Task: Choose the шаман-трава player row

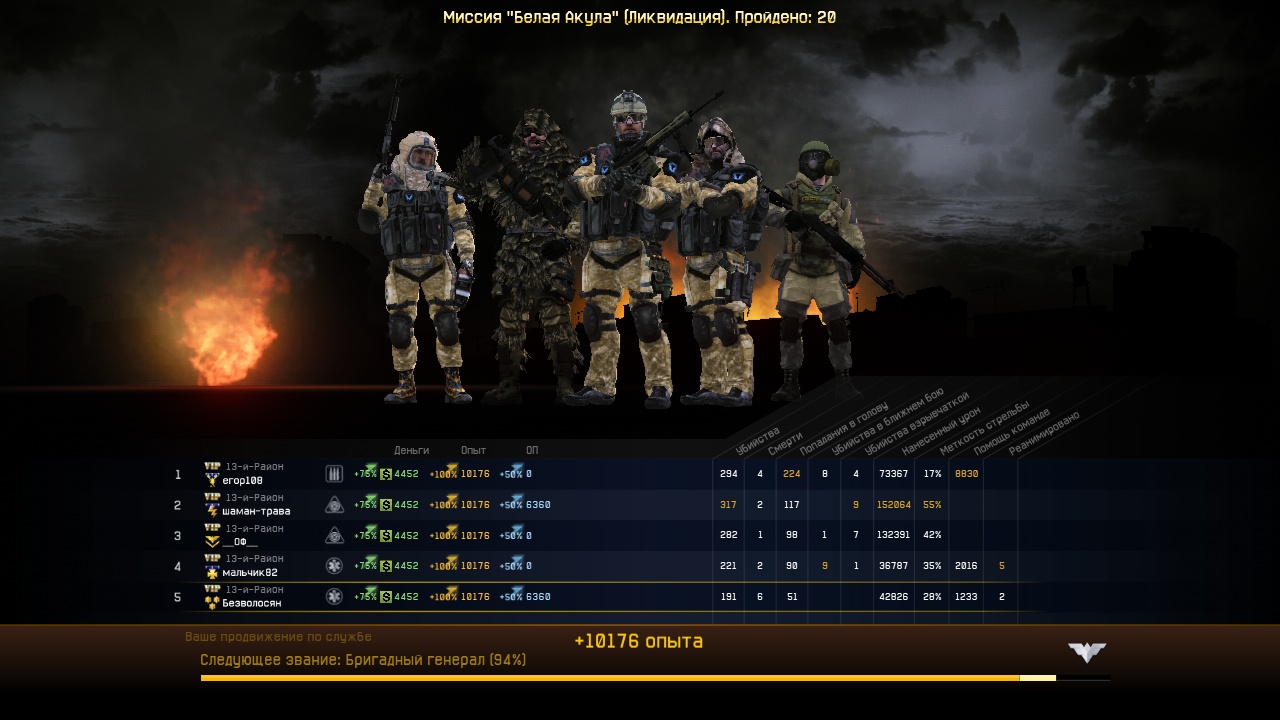Action: tap(256, 512)
